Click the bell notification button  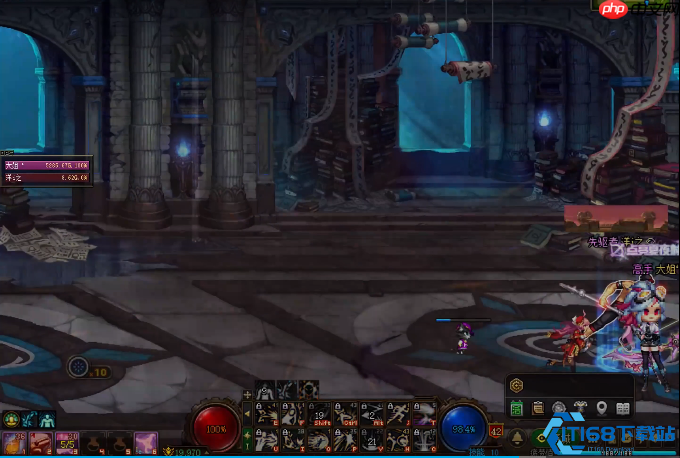(517, 438)
